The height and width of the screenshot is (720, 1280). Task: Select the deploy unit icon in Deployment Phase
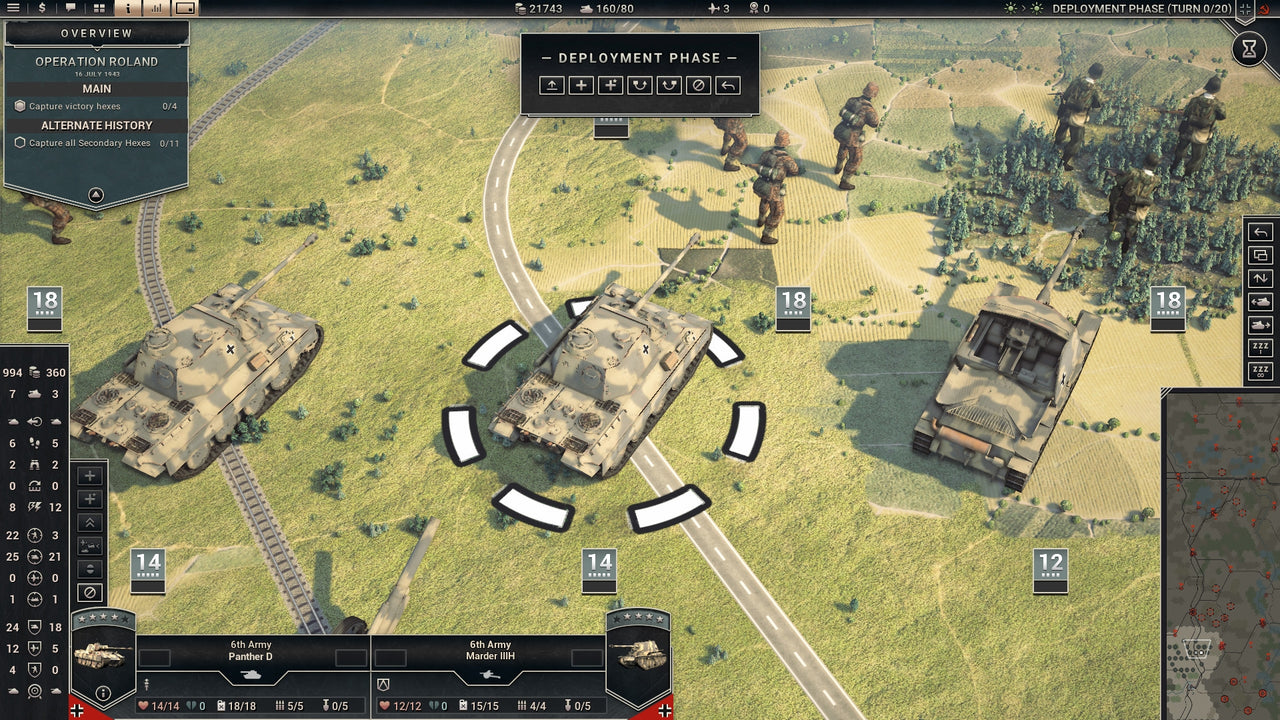pyautogui.click(x=551, y=86)
